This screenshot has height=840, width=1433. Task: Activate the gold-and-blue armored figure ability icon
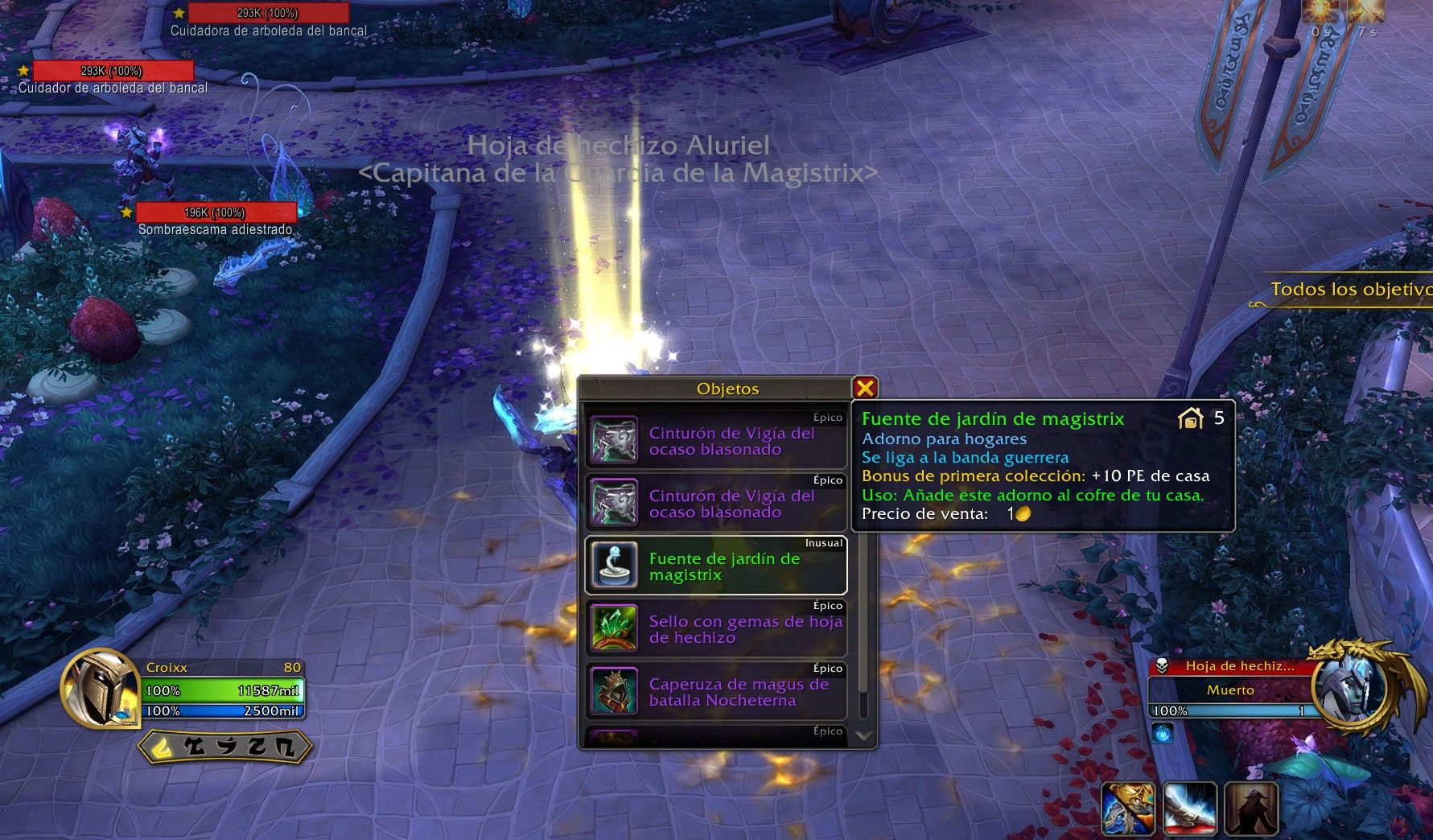point(1128,808)
